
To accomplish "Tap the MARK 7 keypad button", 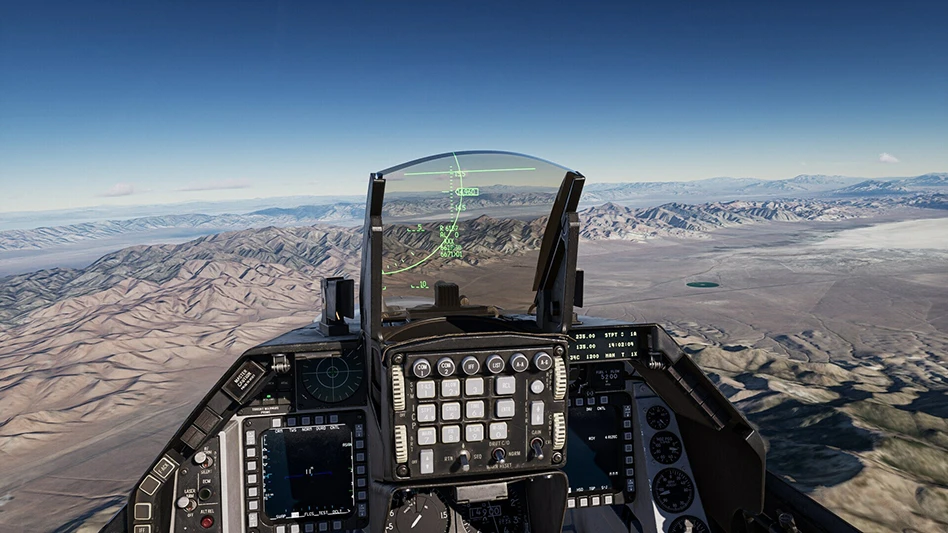I will (427, 436).
